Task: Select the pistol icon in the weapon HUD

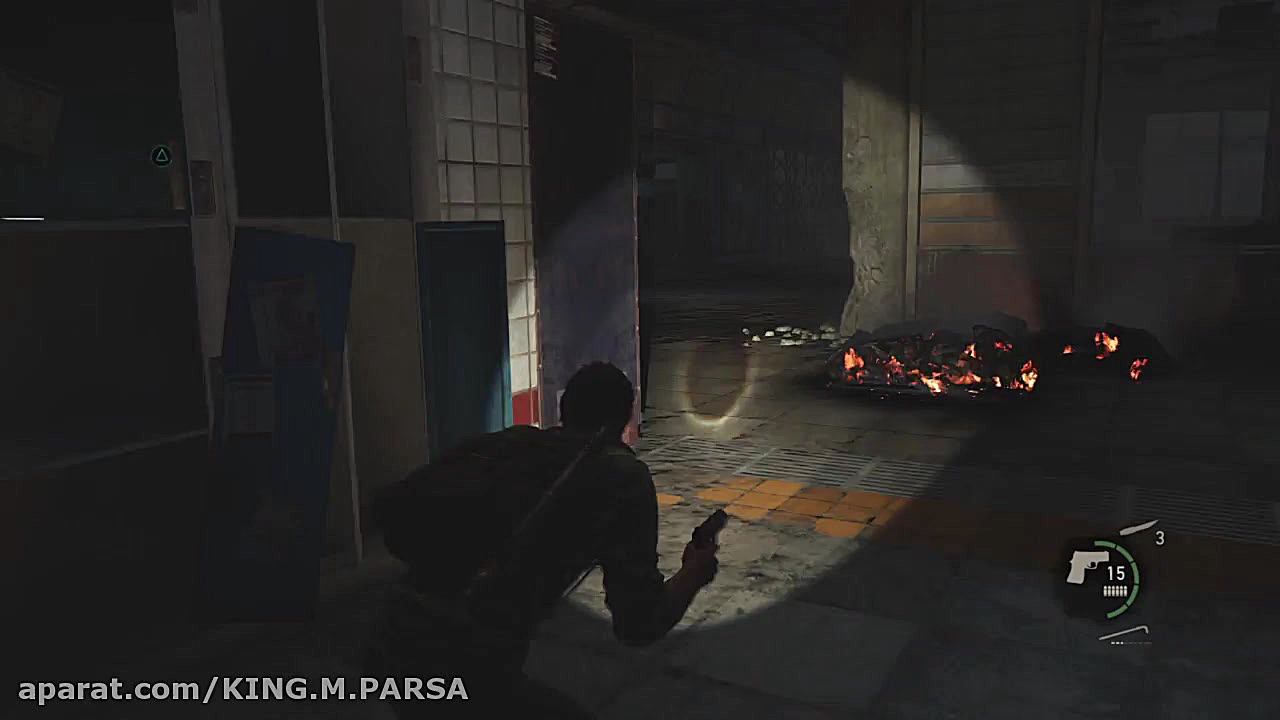Action: (x=1087, y=567)
